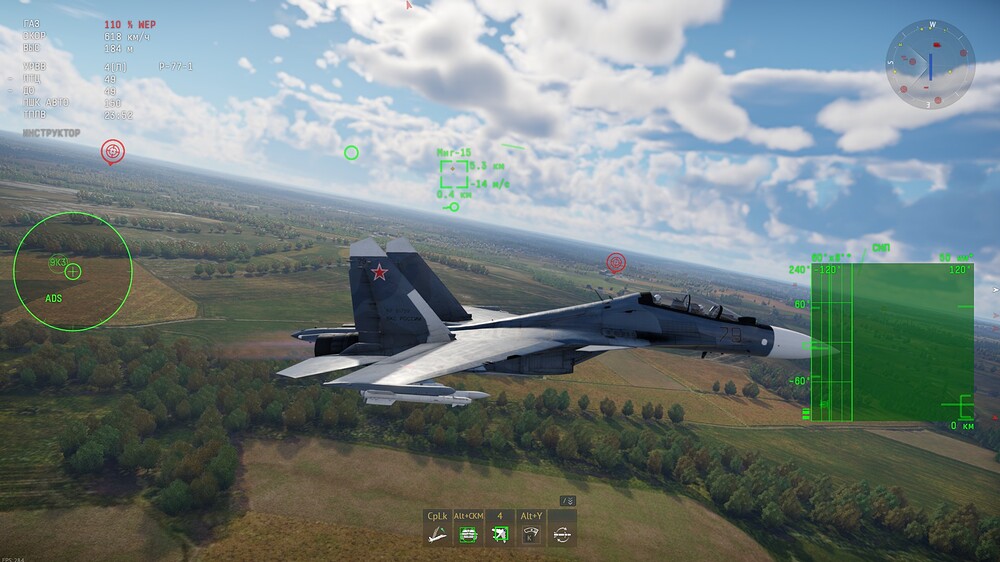Activate the green-highlighted aircraft lock slot
Viewport: 1000px width, 562px height.
pyautogui.click(x=499, y=534)
